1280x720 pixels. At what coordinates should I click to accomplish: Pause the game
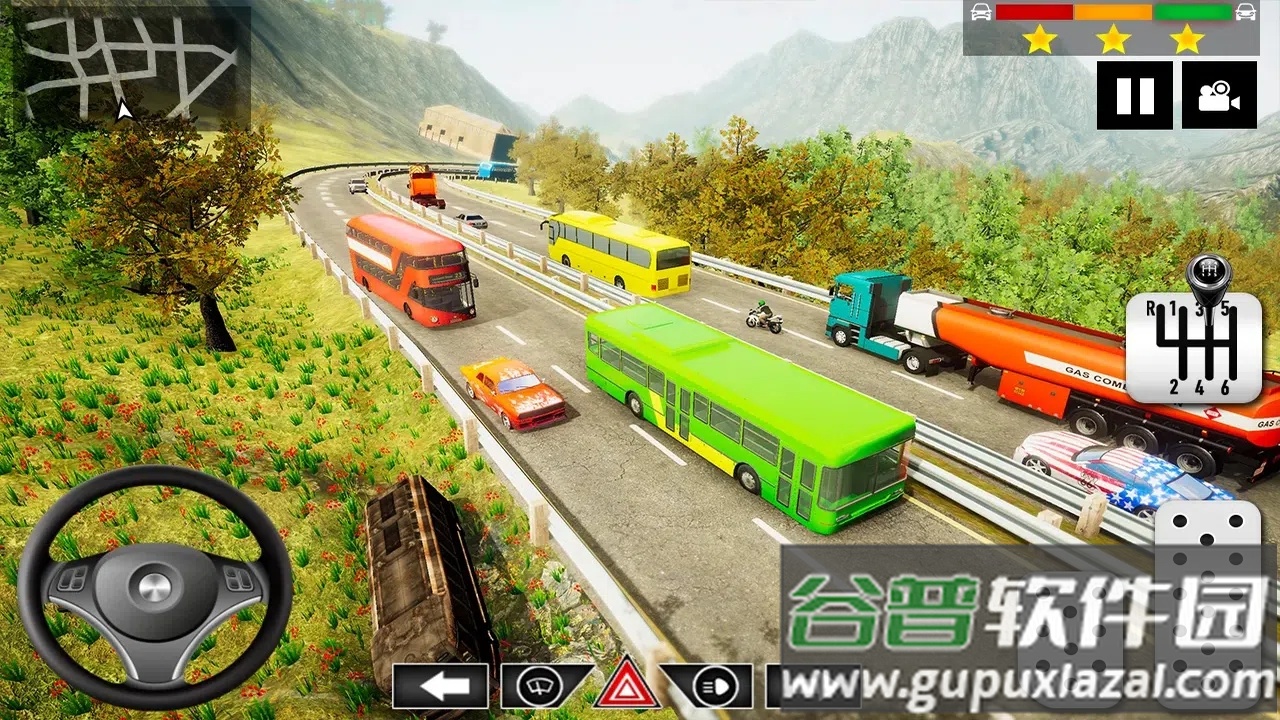click(1134, 95)
